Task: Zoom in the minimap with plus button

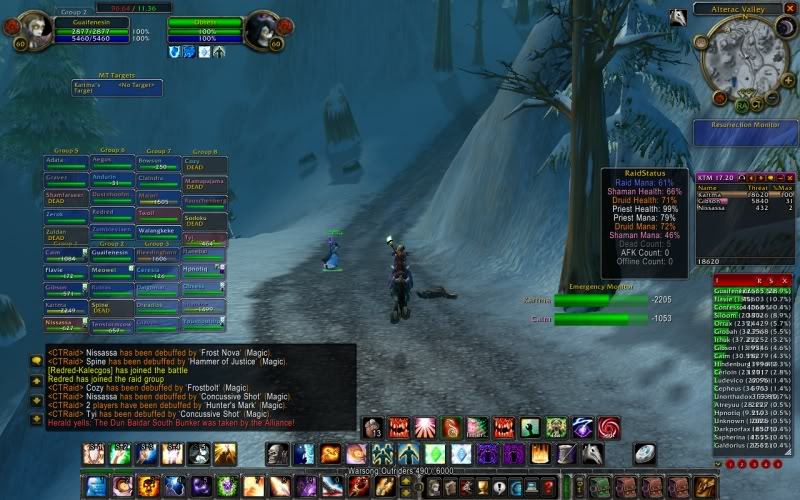Action: pyautogui.click(x=785, y=82)
